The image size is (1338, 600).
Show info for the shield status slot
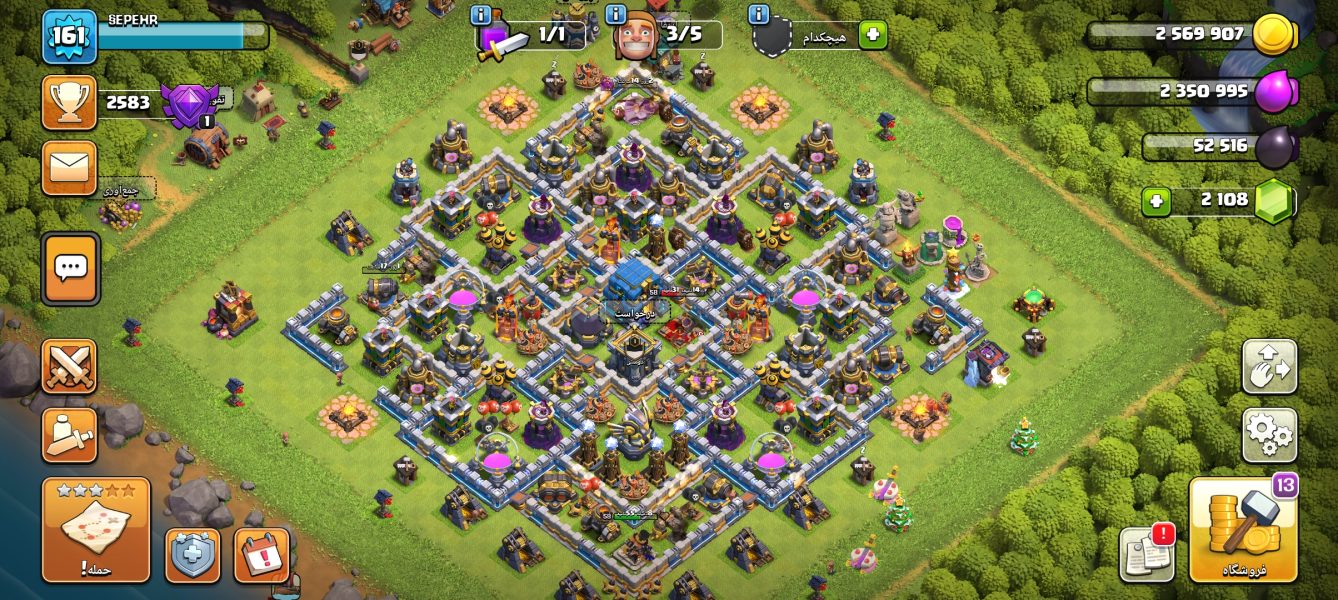758,15
